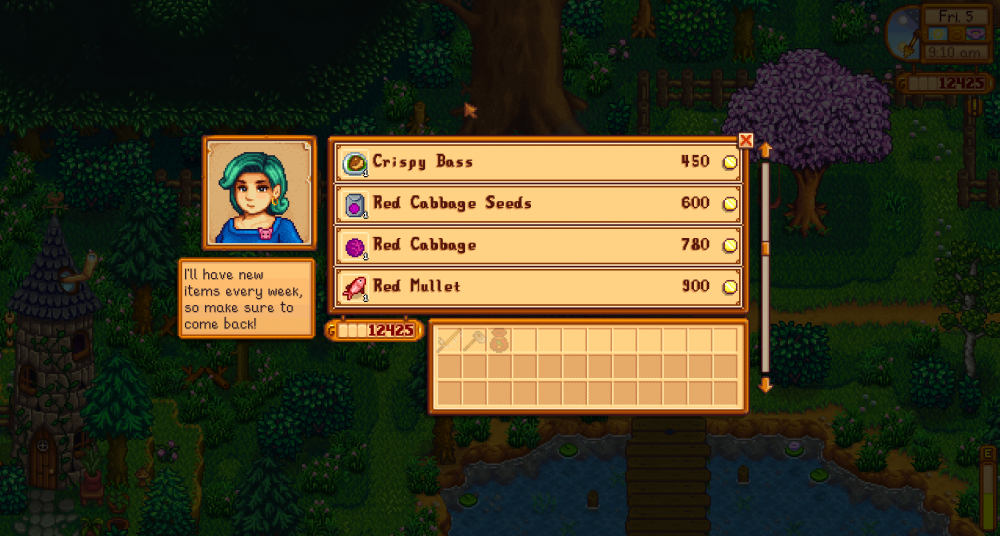This screenshot has width=1000, height=536.
Task: Purchase Red Cabbage Seeds for 600
Action: click(538, 204)
